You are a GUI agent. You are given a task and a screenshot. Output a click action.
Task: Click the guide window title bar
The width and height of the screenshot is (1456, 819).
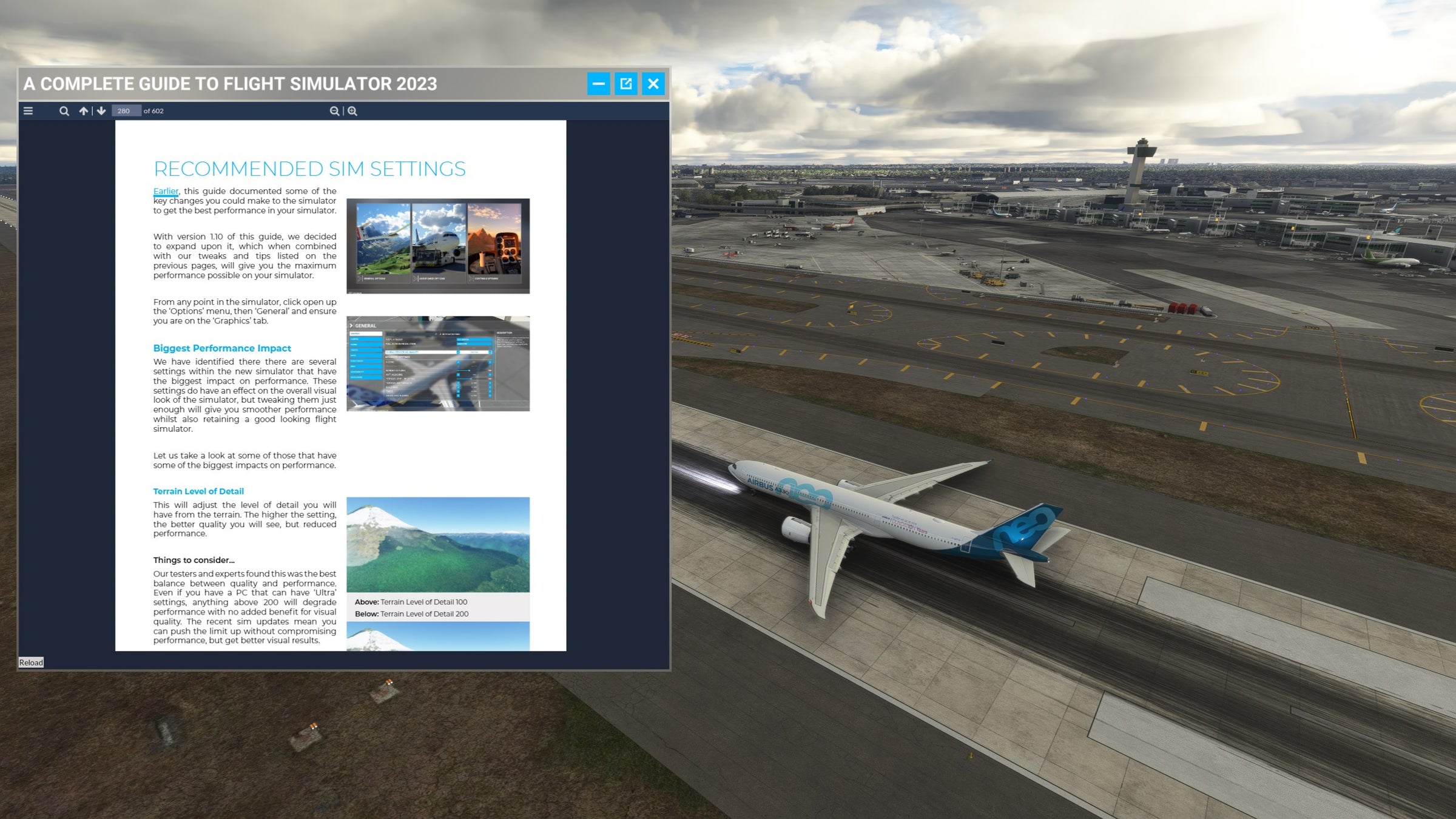[x=303, y=84]
